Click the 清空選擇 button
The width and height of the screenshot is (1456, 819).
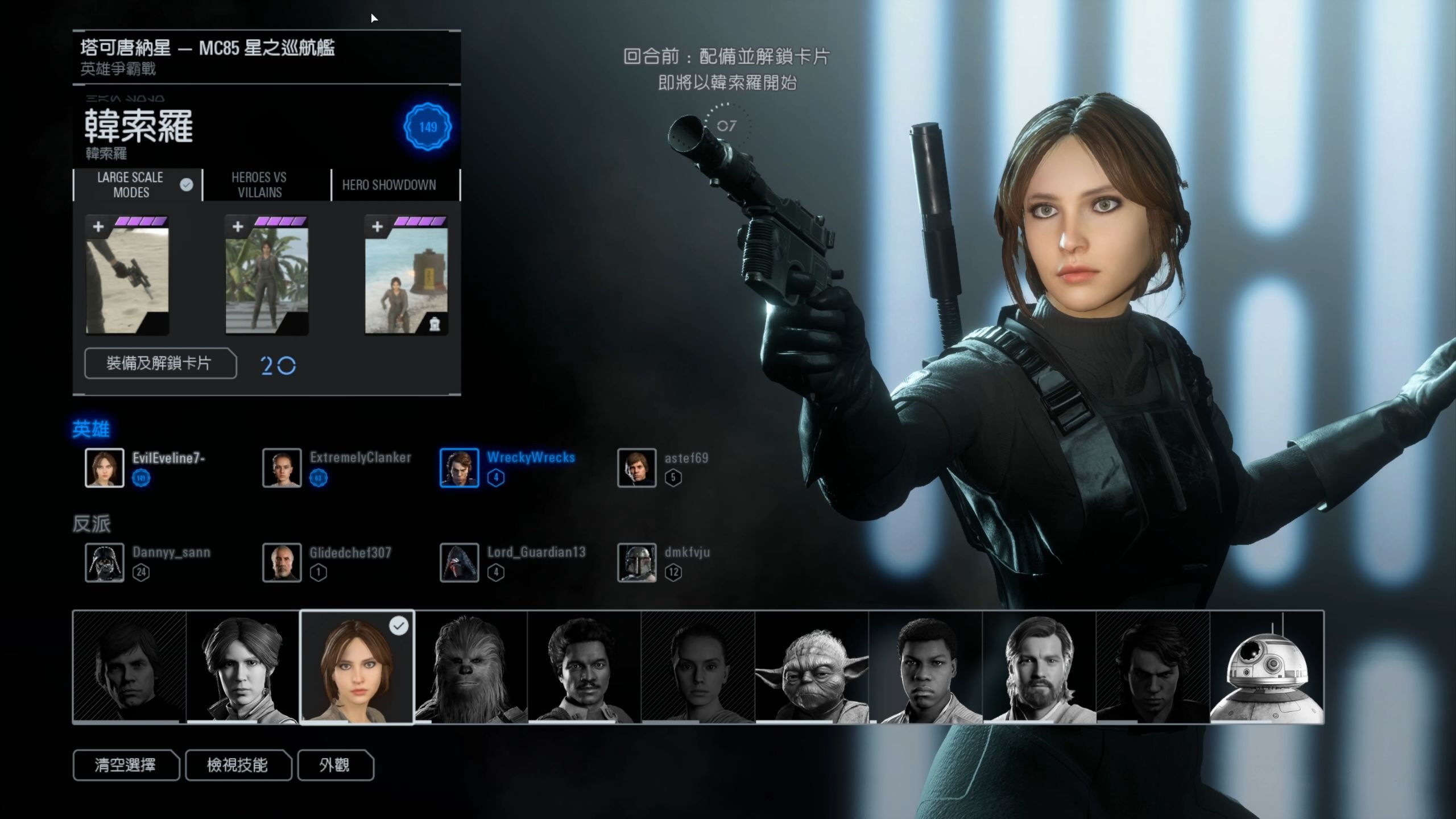point(126,765)
